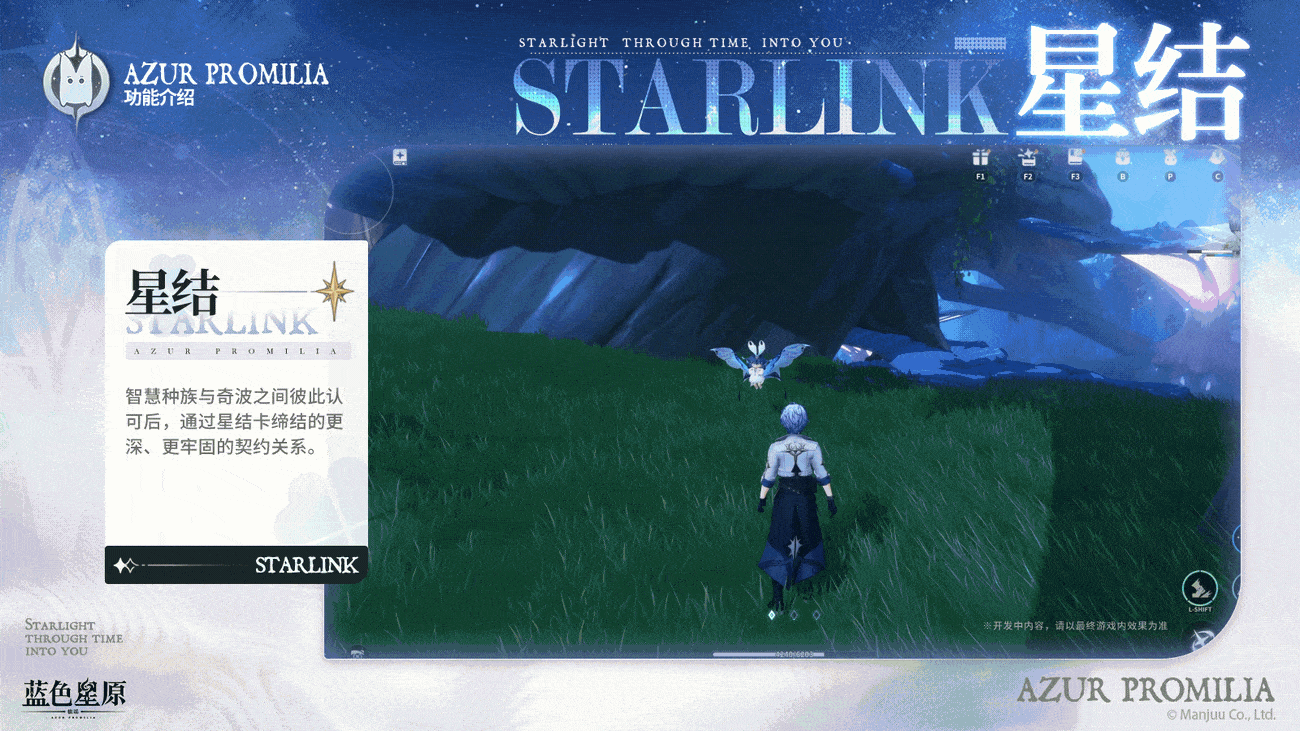1300x731 pixels.
Task: Click the swirling star emblem bottom-right corner
Action: click(1201, 638)
